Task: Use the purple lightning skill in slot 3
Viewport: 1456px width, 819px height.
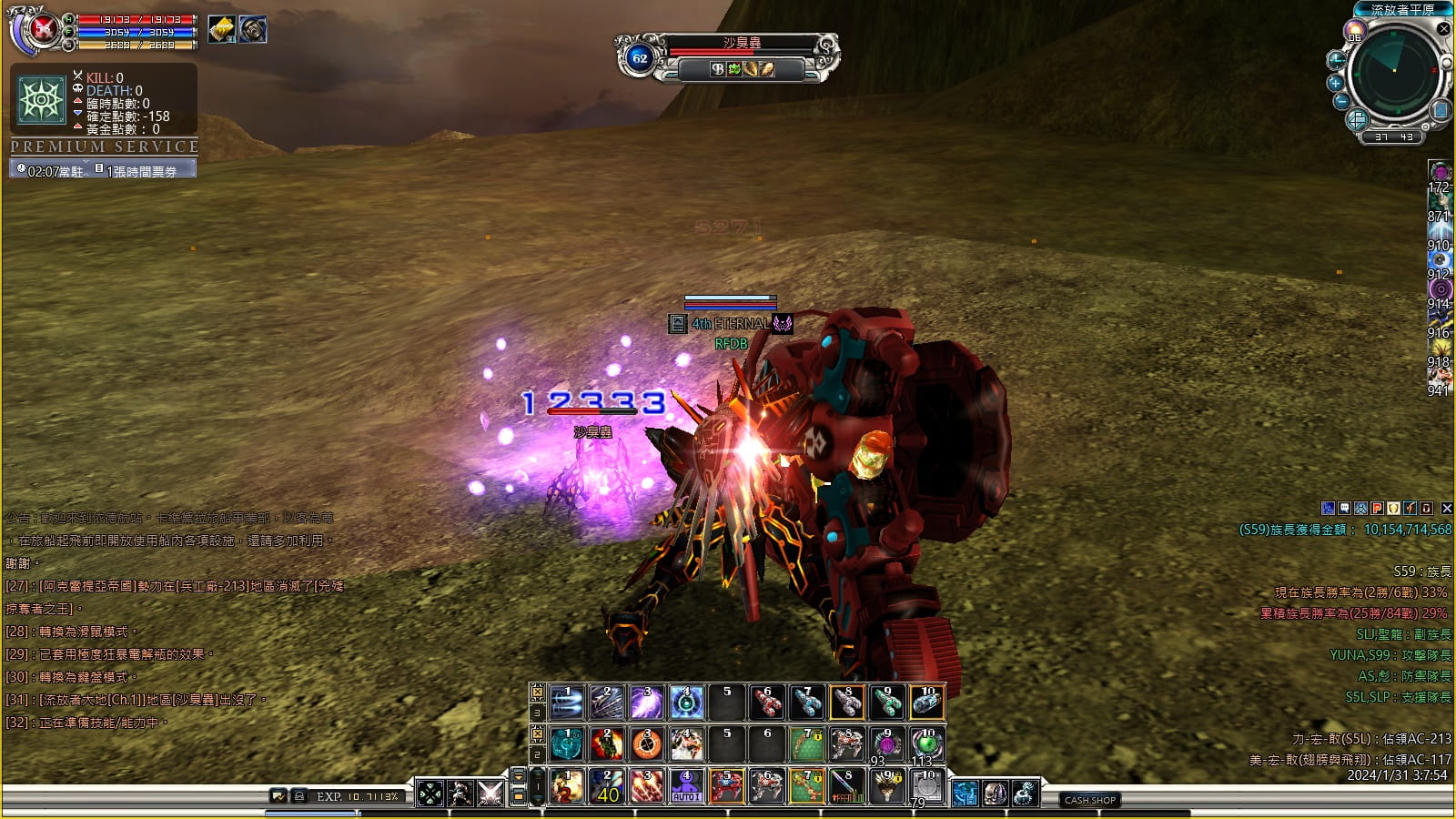Action: [646, 703]
